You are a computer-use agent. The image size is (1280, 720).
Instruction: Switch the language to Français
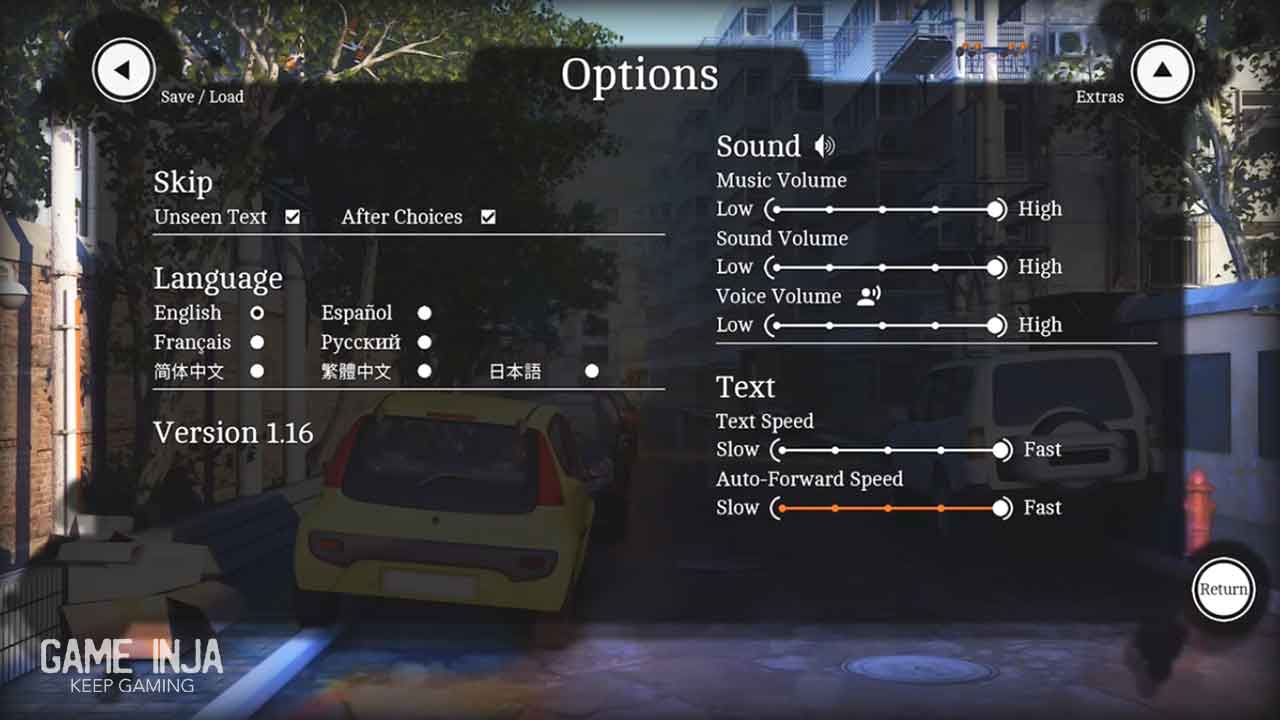click(x=257, y=342)
